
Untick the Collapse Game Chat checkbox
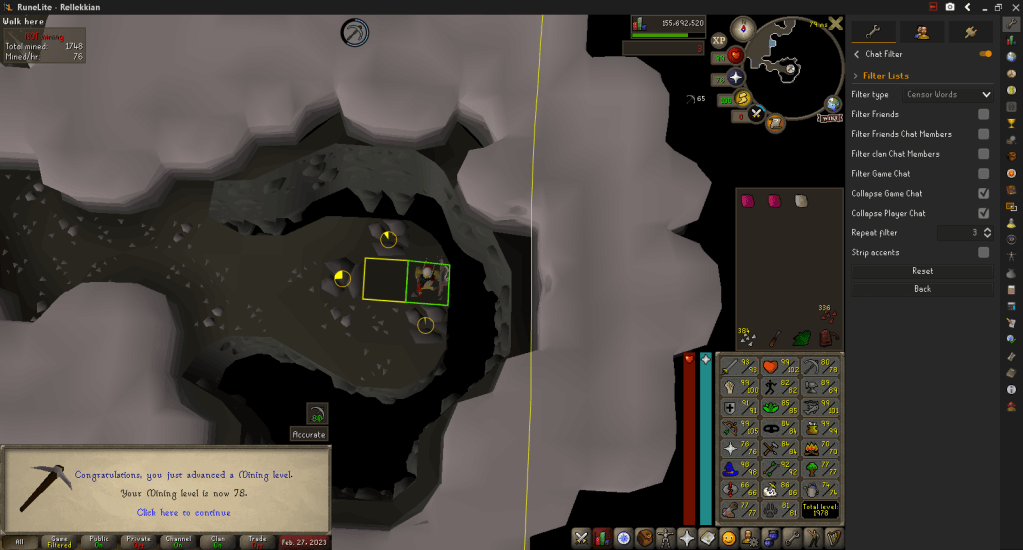(983, 193)
